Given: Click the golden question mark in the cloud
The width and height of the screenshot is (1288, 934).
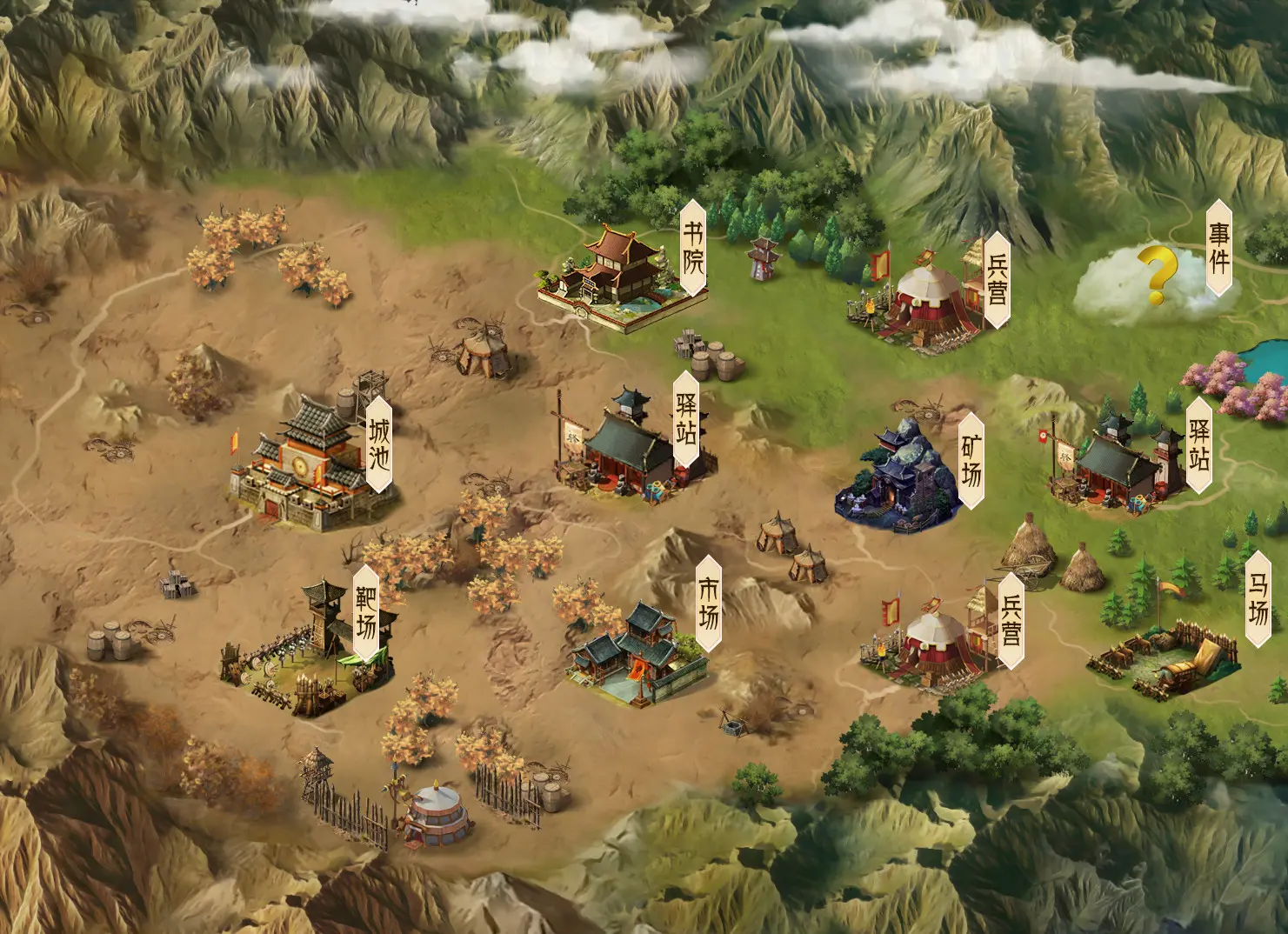Looking at the screenshot, I should tap(1157, 274).
